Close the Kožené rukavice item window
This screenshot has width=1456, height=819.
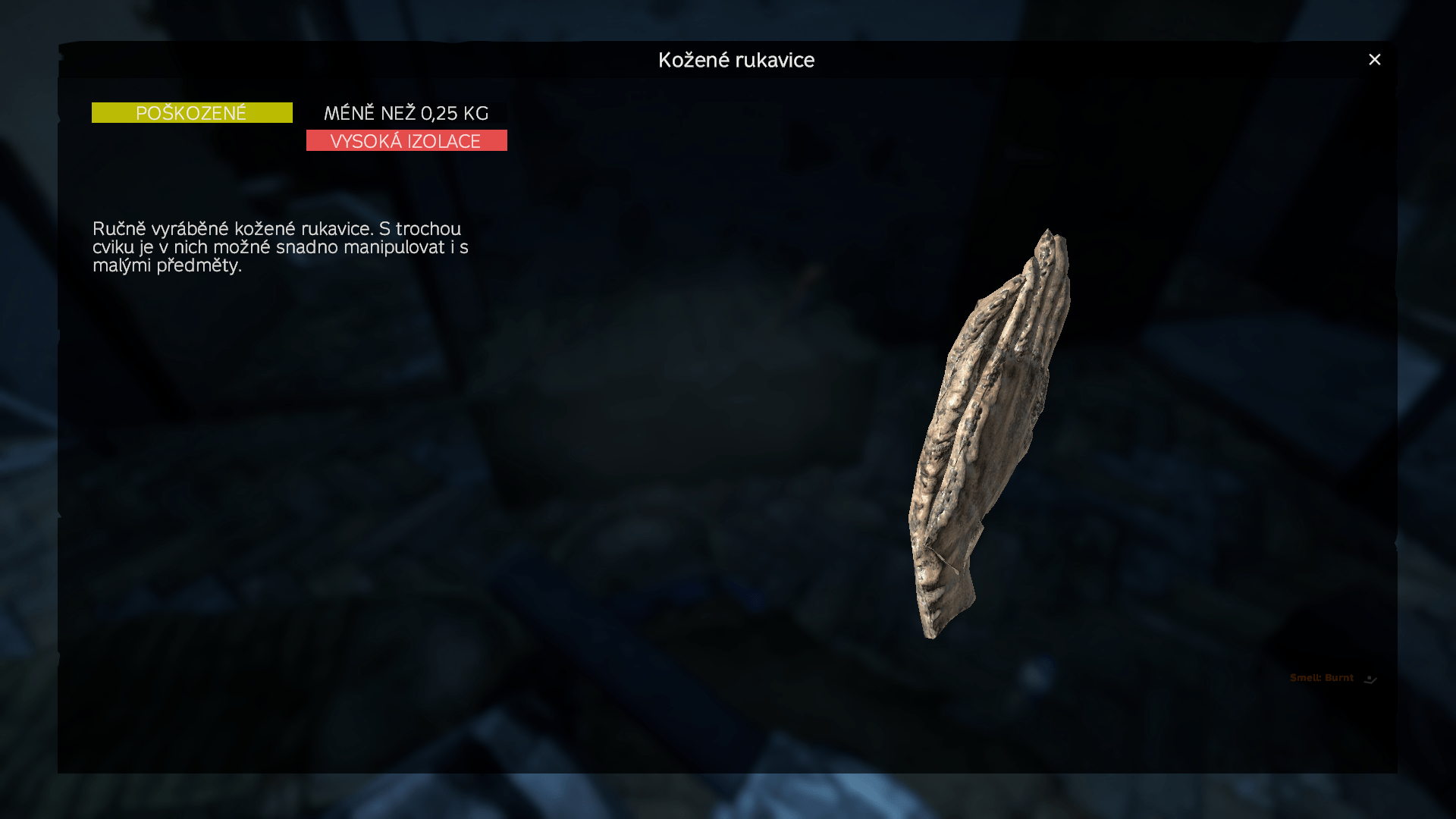[x=1374, y=59]
